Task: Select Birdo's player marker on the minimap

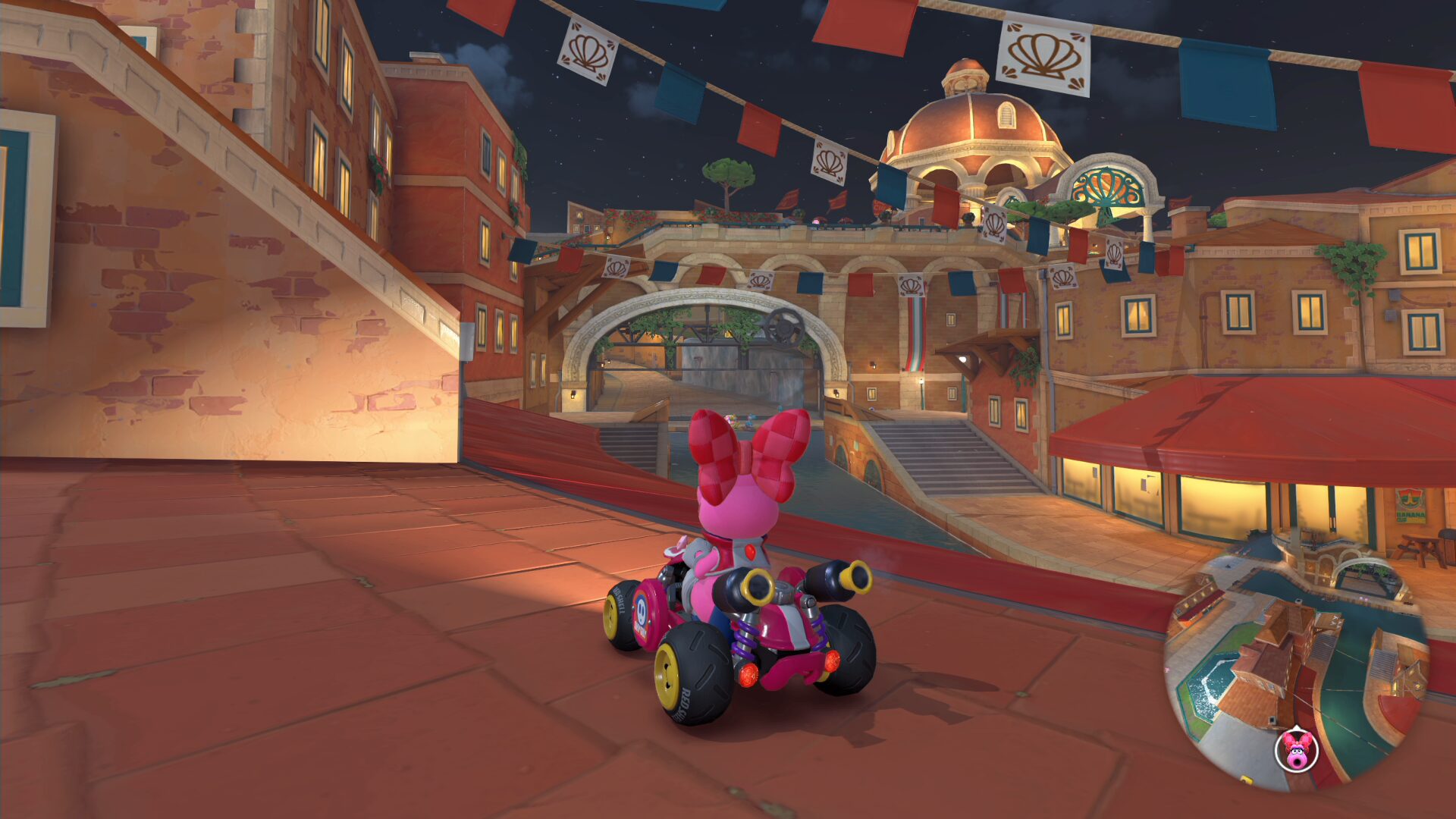Action: (1297, 750)
